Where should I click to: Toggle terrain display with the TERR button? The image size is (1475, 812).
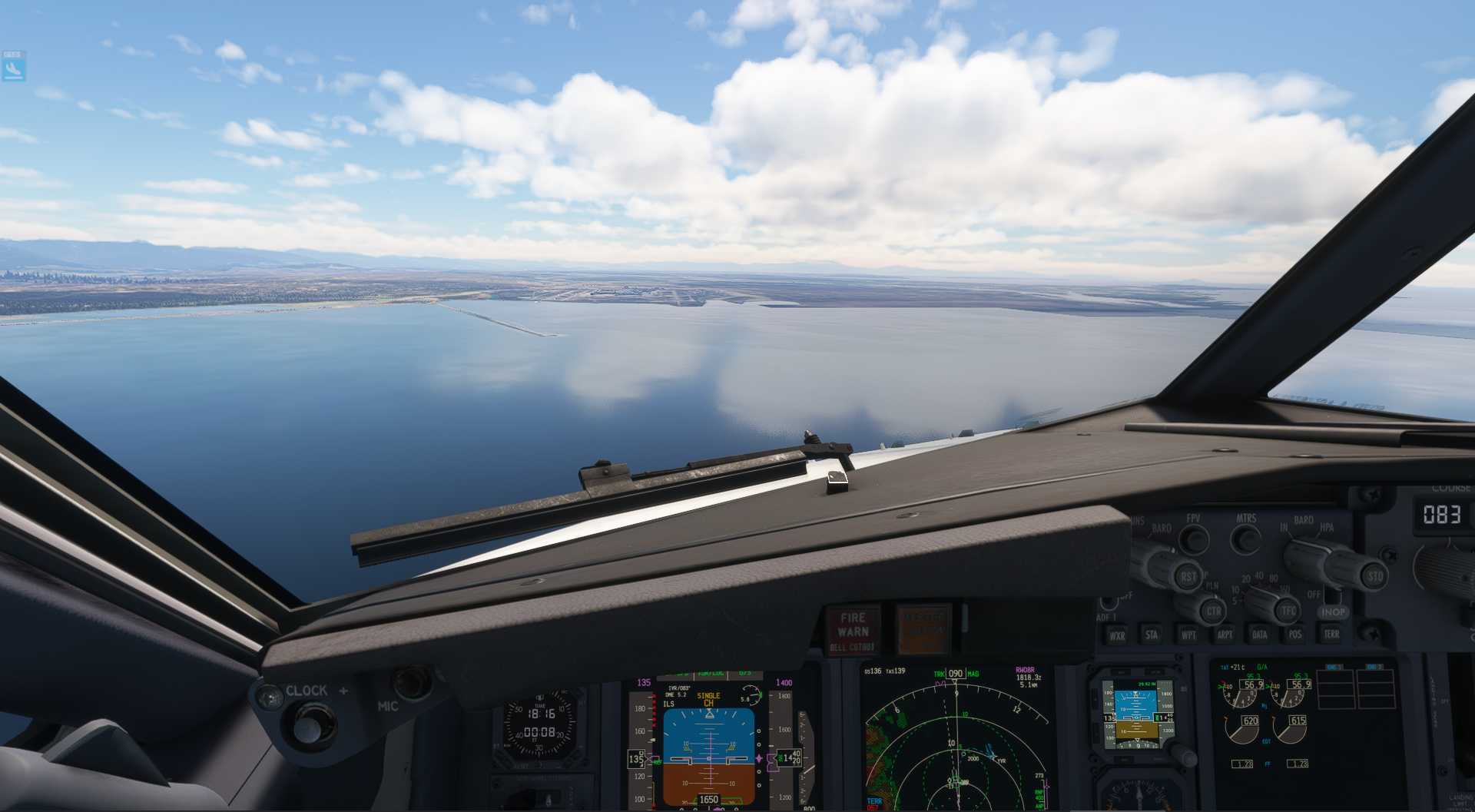click(x=1332, y=635)
